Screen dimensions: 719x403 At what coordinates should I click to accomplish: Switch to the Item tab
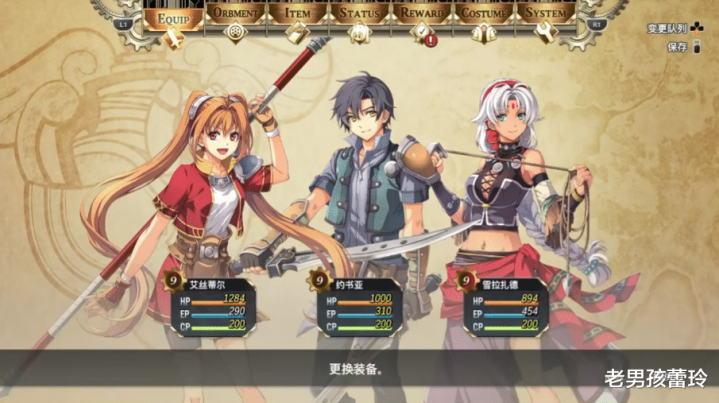tap(297, 15)
